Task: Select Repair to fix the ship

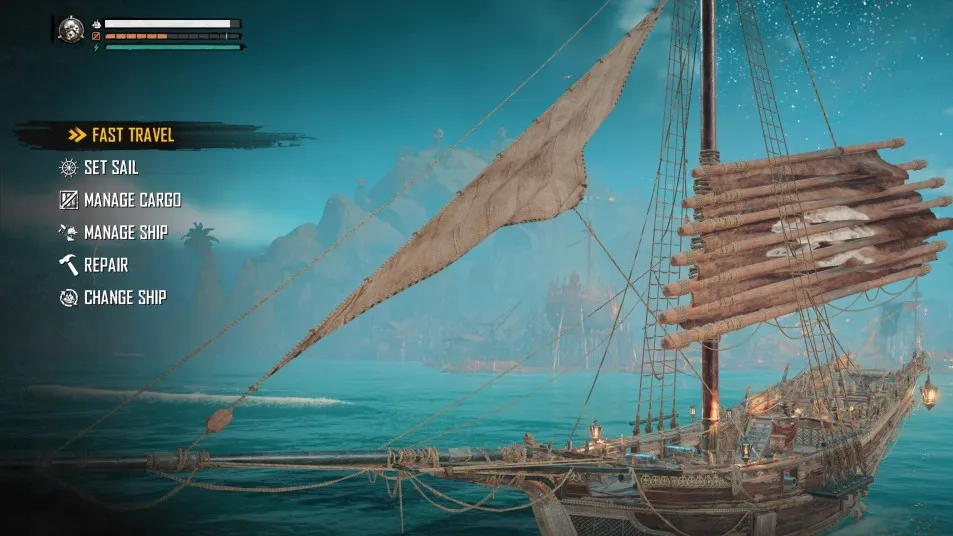Action: [105, 265]
